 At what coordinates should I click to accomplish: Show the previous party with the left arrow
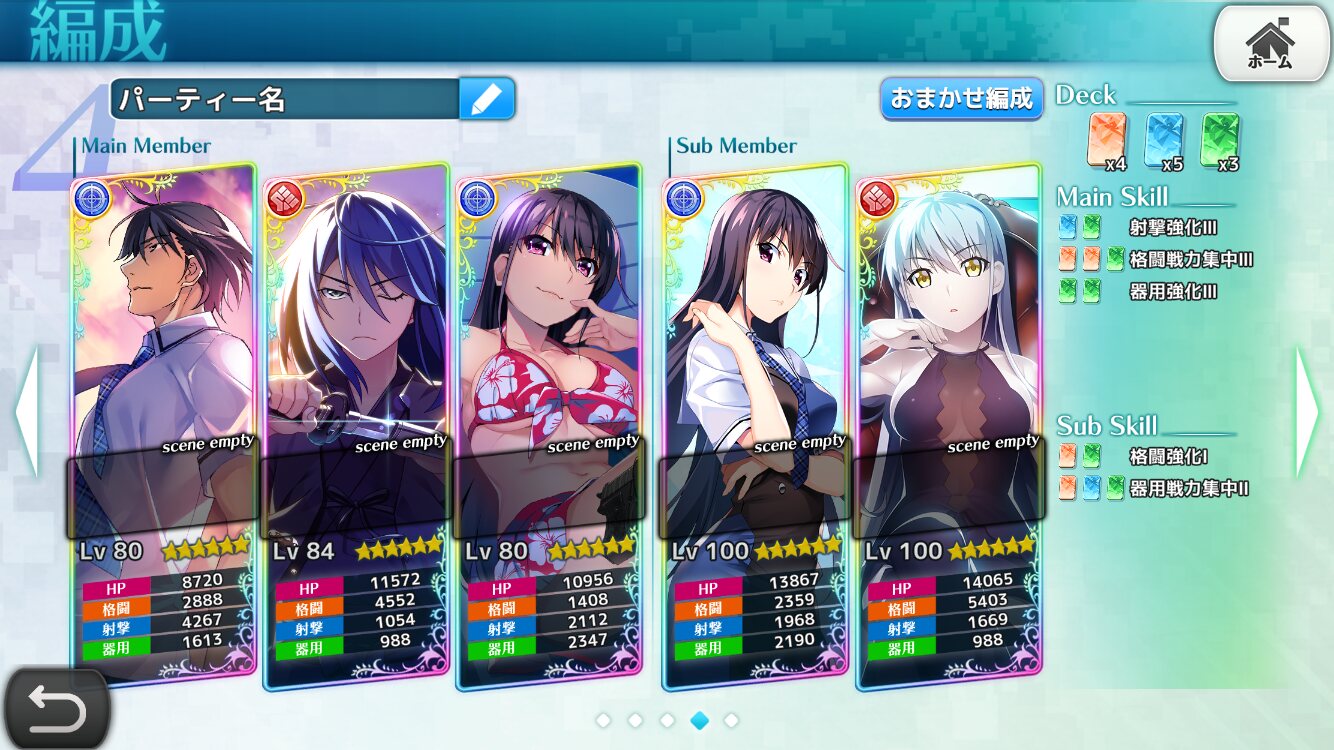26,412
